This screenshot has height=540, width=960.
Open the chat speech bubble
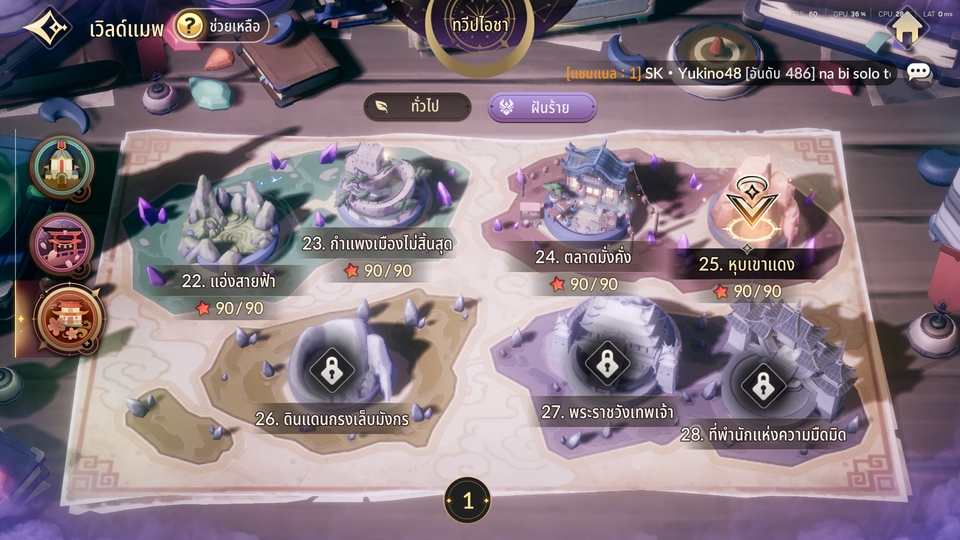[x=918, y=73]
